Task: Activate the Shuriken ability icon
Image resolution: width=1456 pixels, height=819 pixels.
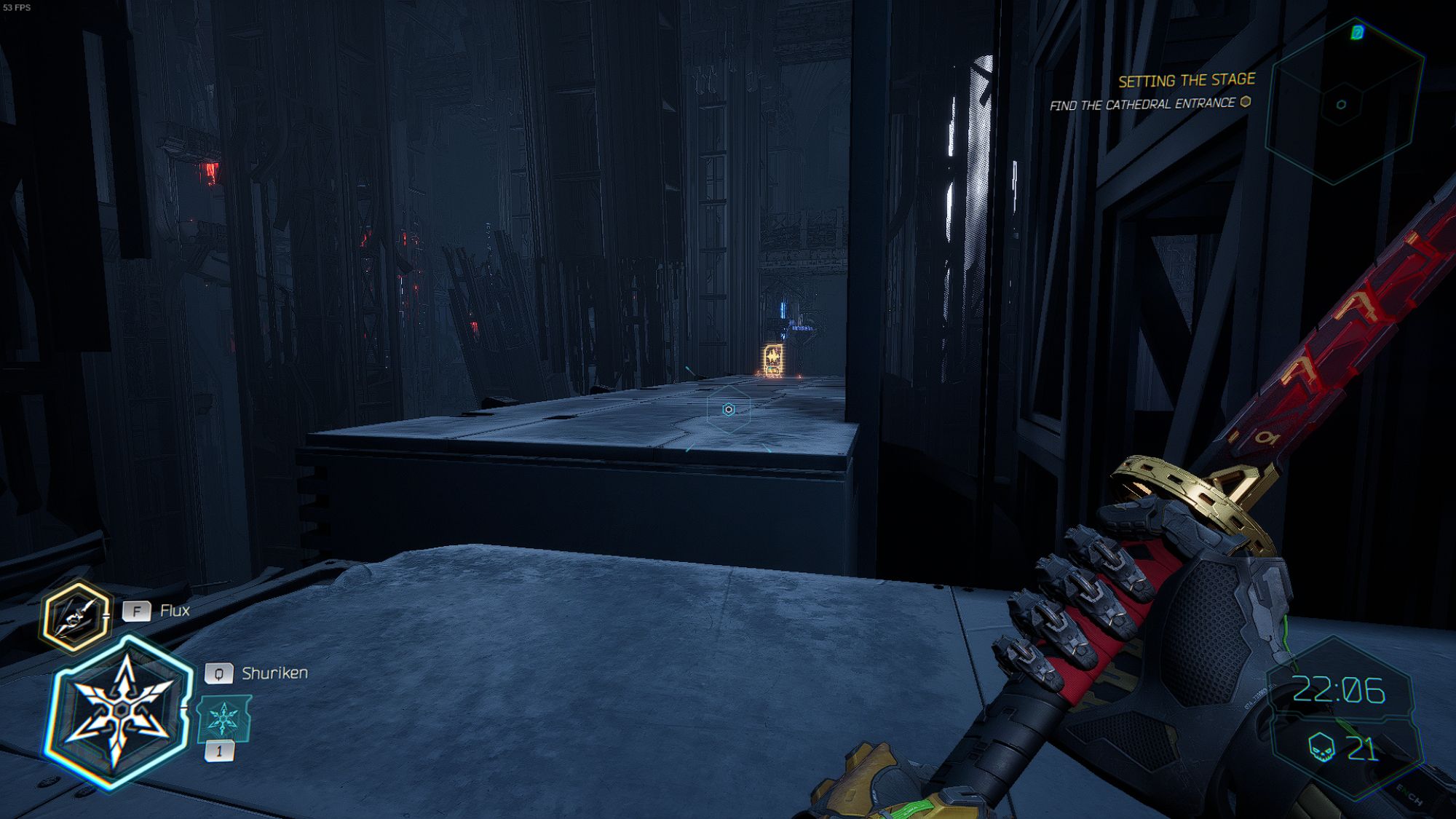Action: click(x=120, y=710)
